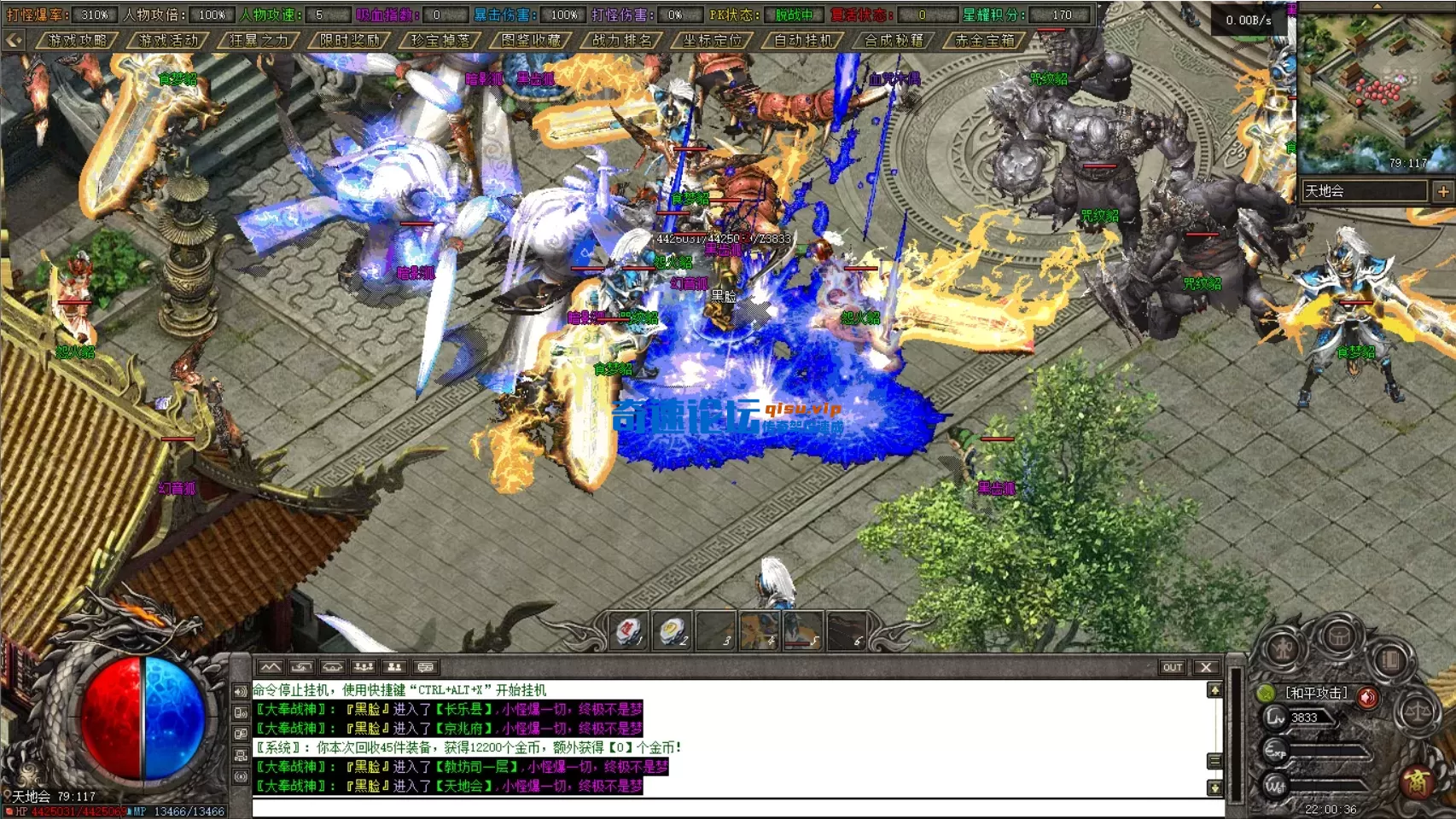
Task: Open the 赤金宝箱 gold chest menu
Action: 985,40
